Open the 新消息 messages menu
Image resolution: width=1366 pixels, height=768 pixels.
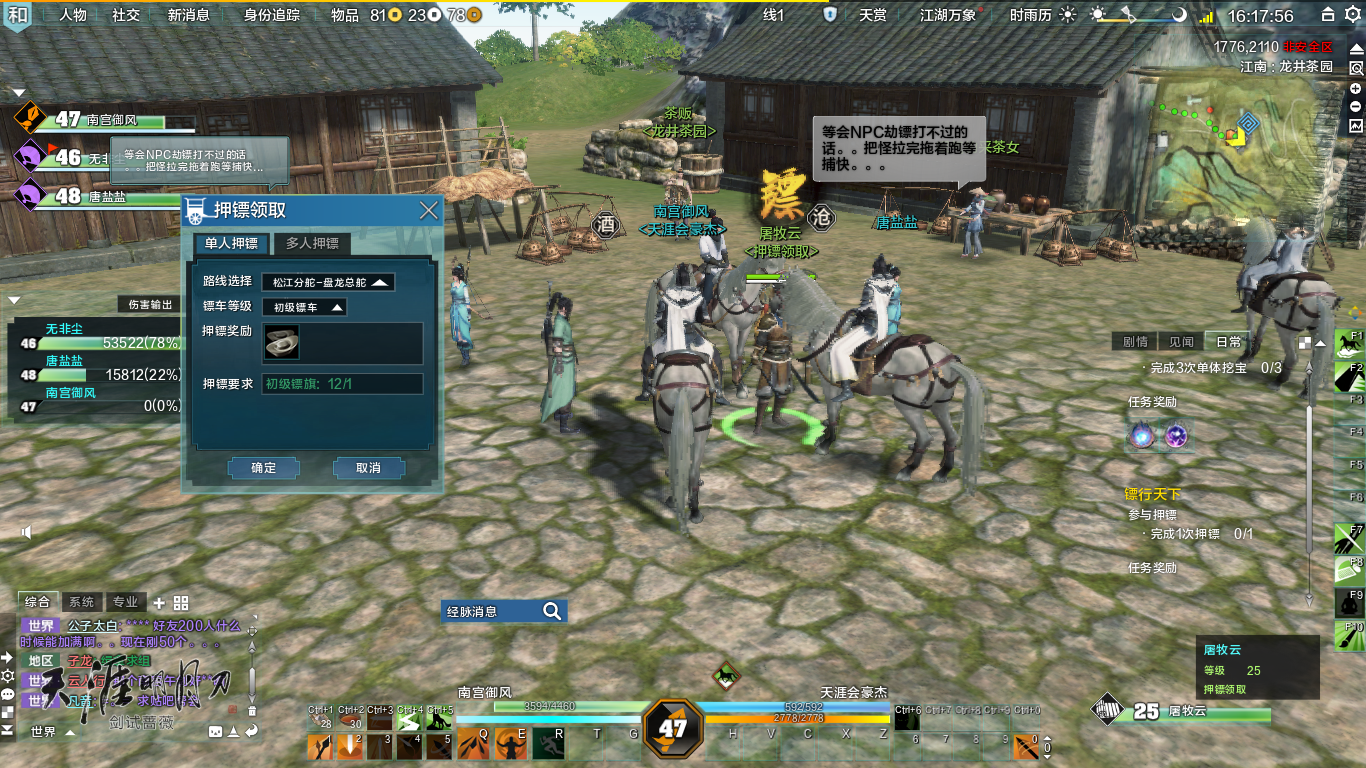(188, 15)
